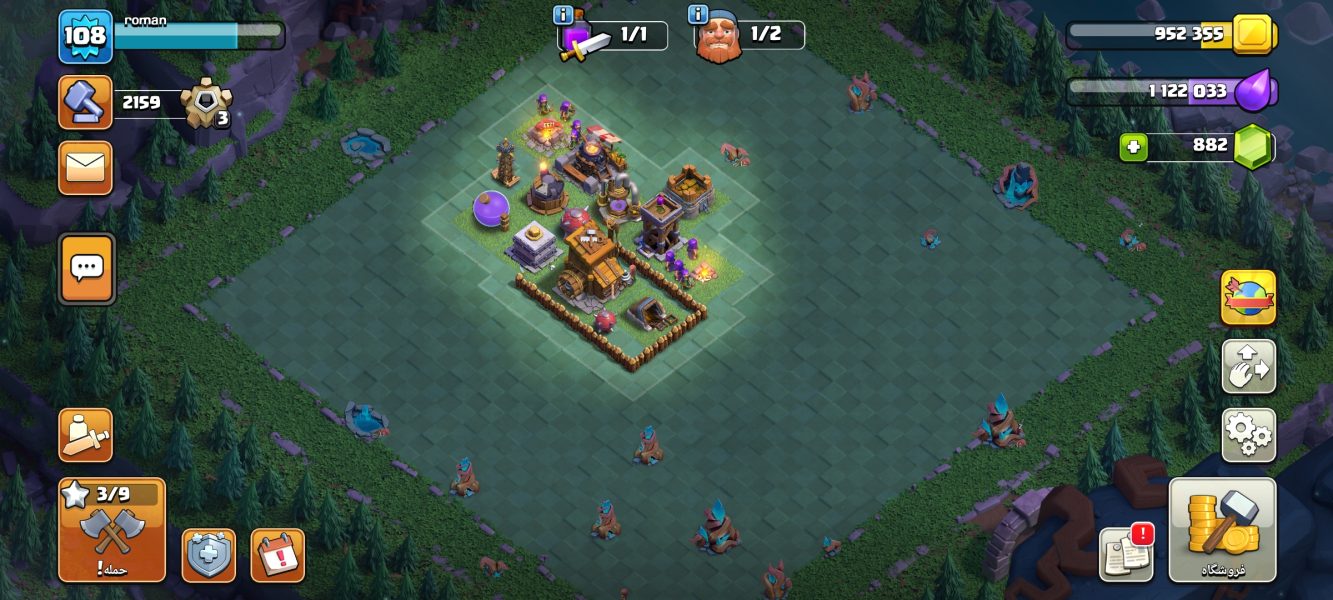The height and width of the screenshot is (600, 1333).
Task: Tap the league gear badge icon
Action: (x=207, y=102)
